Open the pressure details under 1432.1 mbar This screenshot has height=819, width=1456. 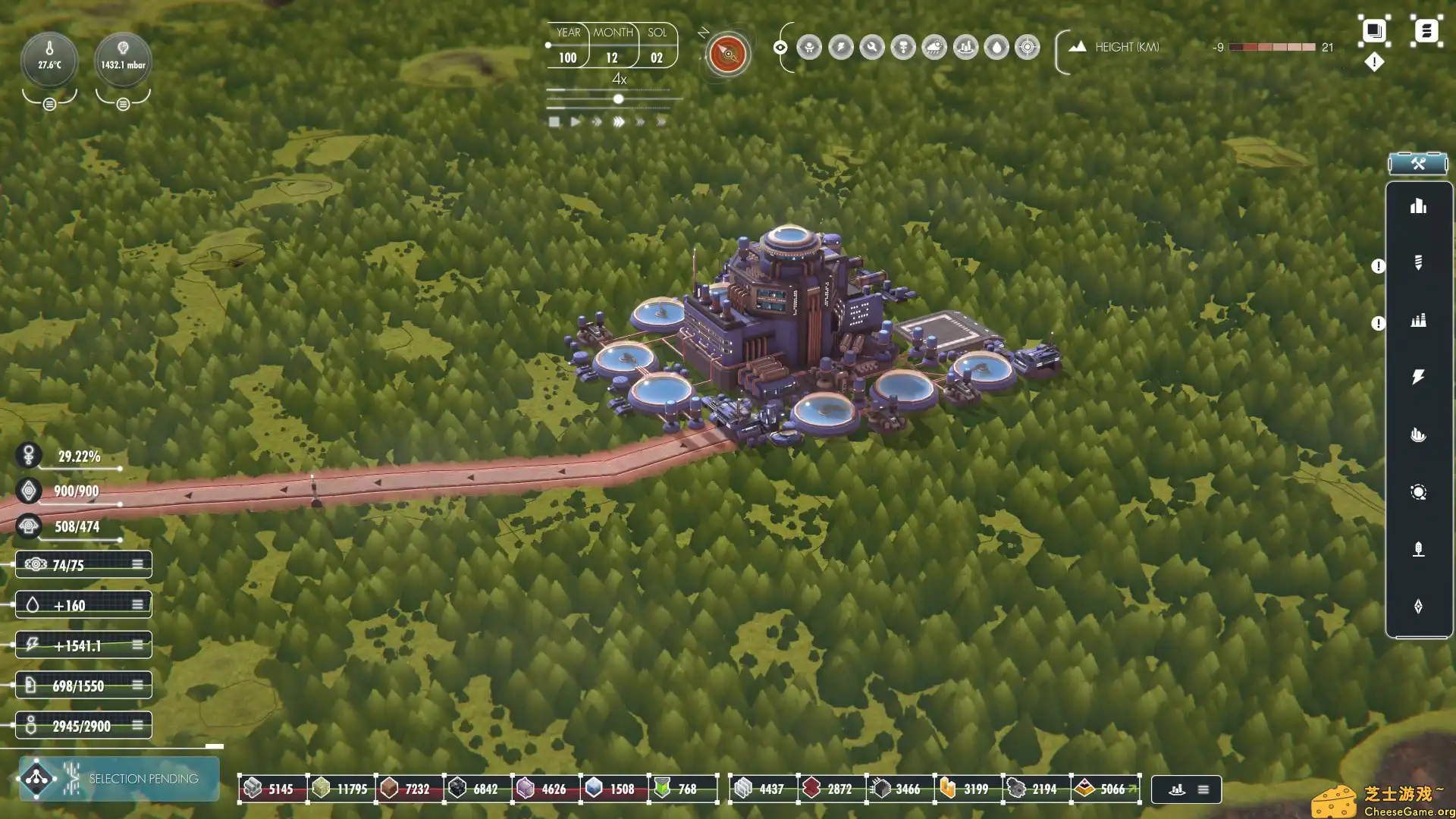[x=123, y=104]
